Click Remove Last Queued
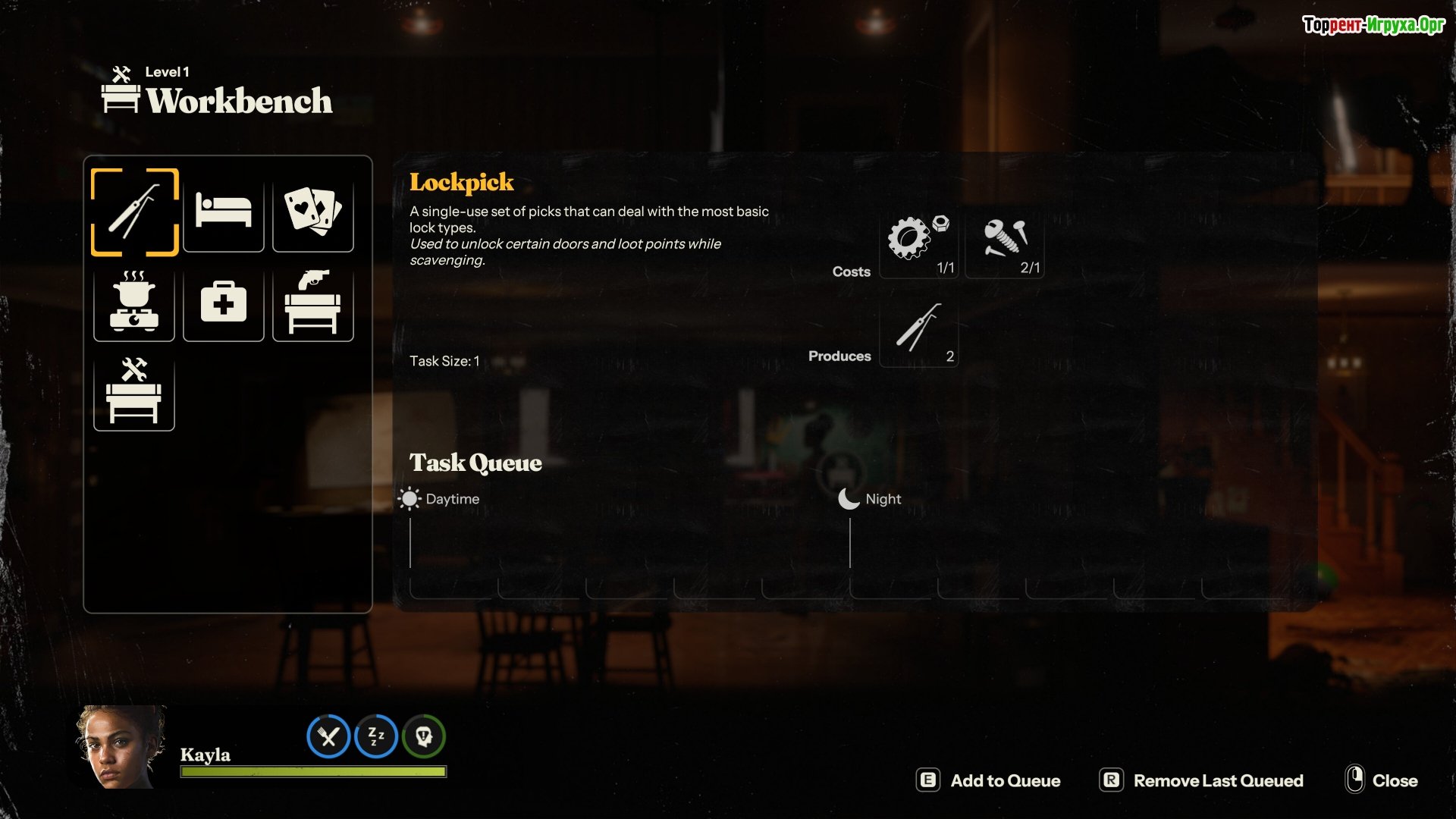 (x=1201, y=780)
